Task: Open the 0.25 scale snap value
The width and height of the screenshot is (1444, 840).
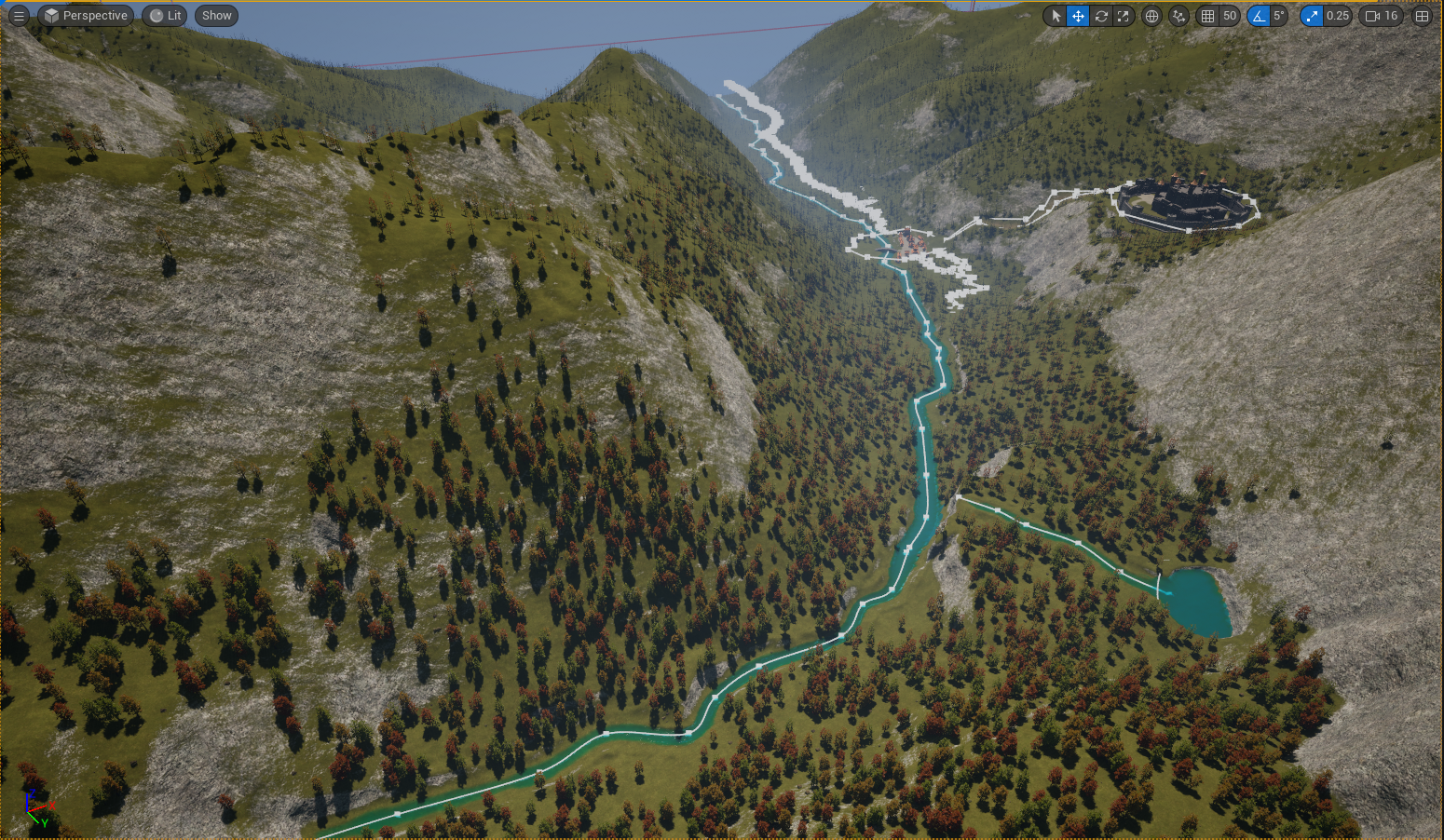Action: (1338, 16)
